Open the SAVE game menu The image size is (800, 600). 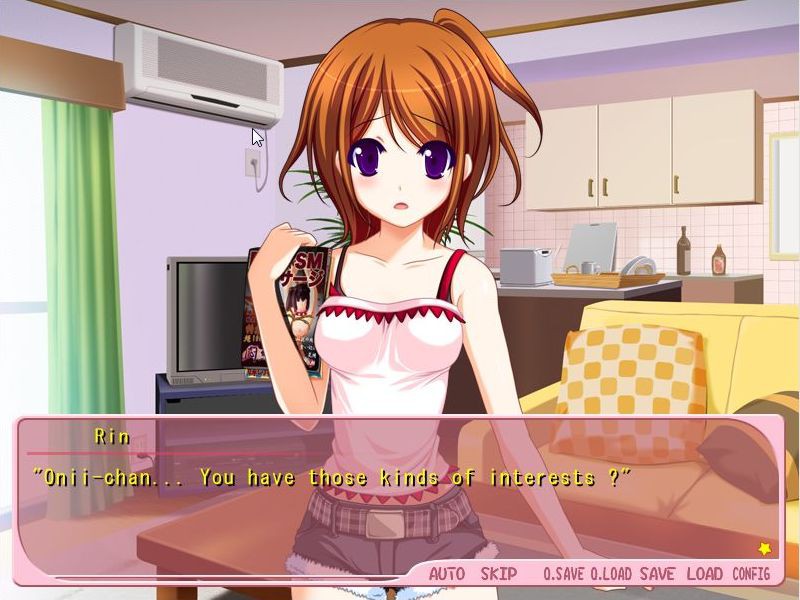tap(657, 574)
